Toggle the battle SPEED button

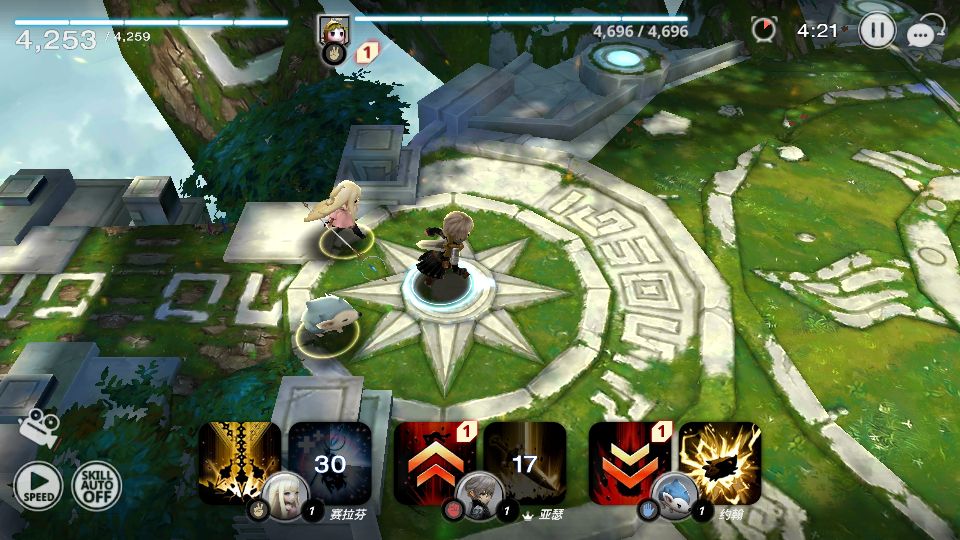click(x=37, y=487)
